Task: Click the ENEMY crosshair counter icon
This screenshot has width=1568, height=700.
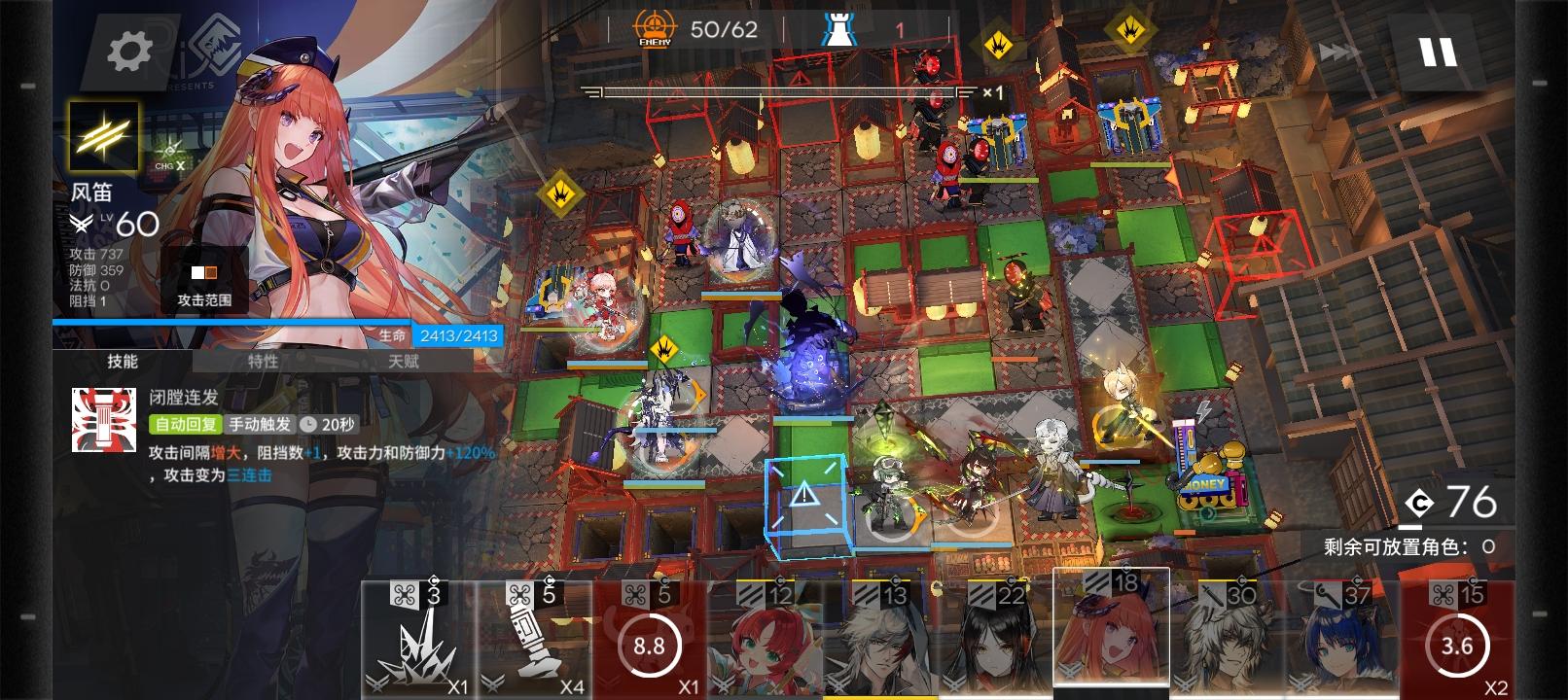Action: pyautogui.click(x=653, y=28)
